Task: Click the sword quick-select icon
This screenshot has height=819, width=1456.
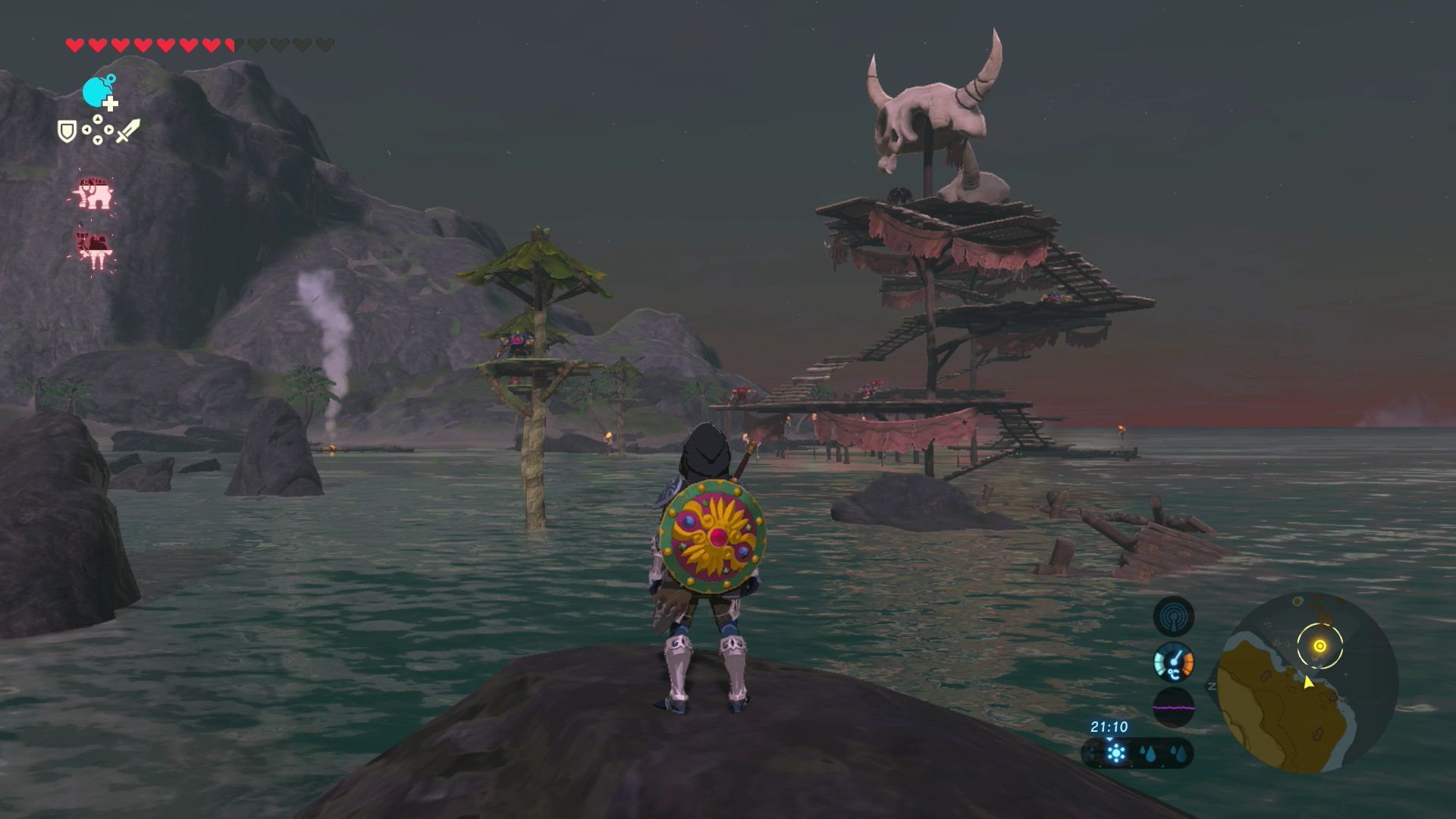Action: (127, 130)
